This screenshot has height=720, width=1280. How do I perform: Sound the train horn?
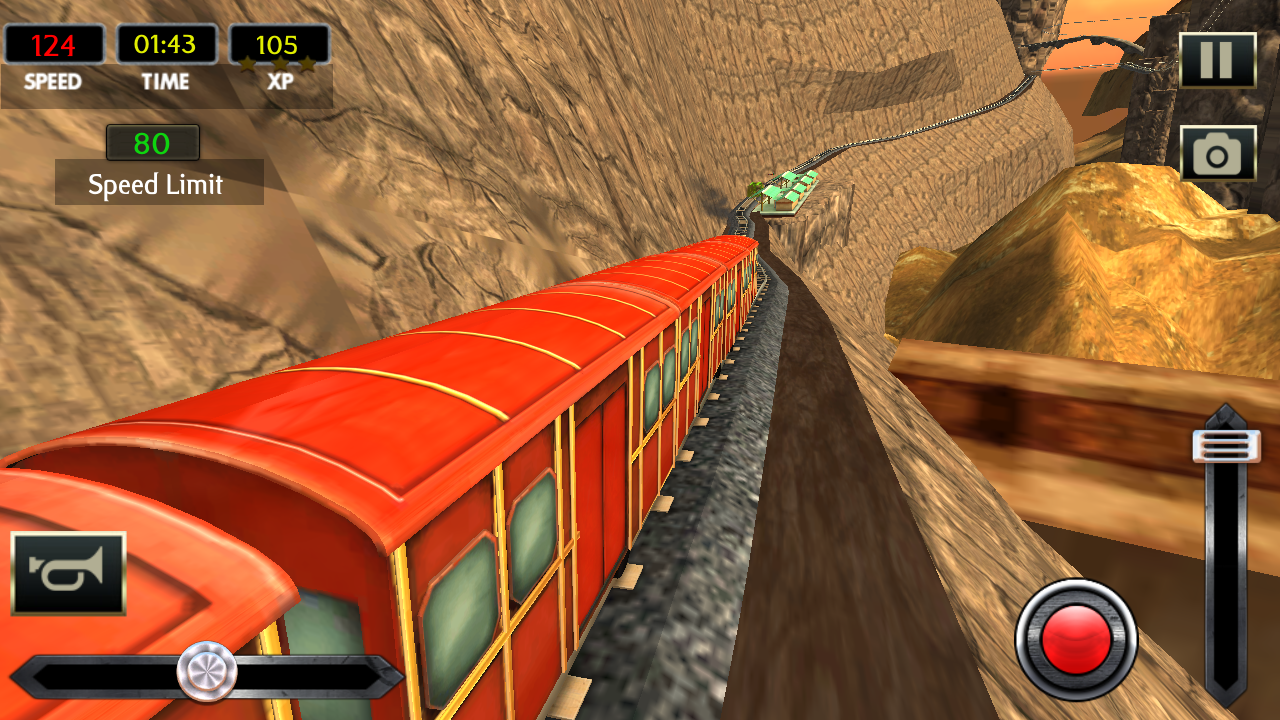click(68, 573)
